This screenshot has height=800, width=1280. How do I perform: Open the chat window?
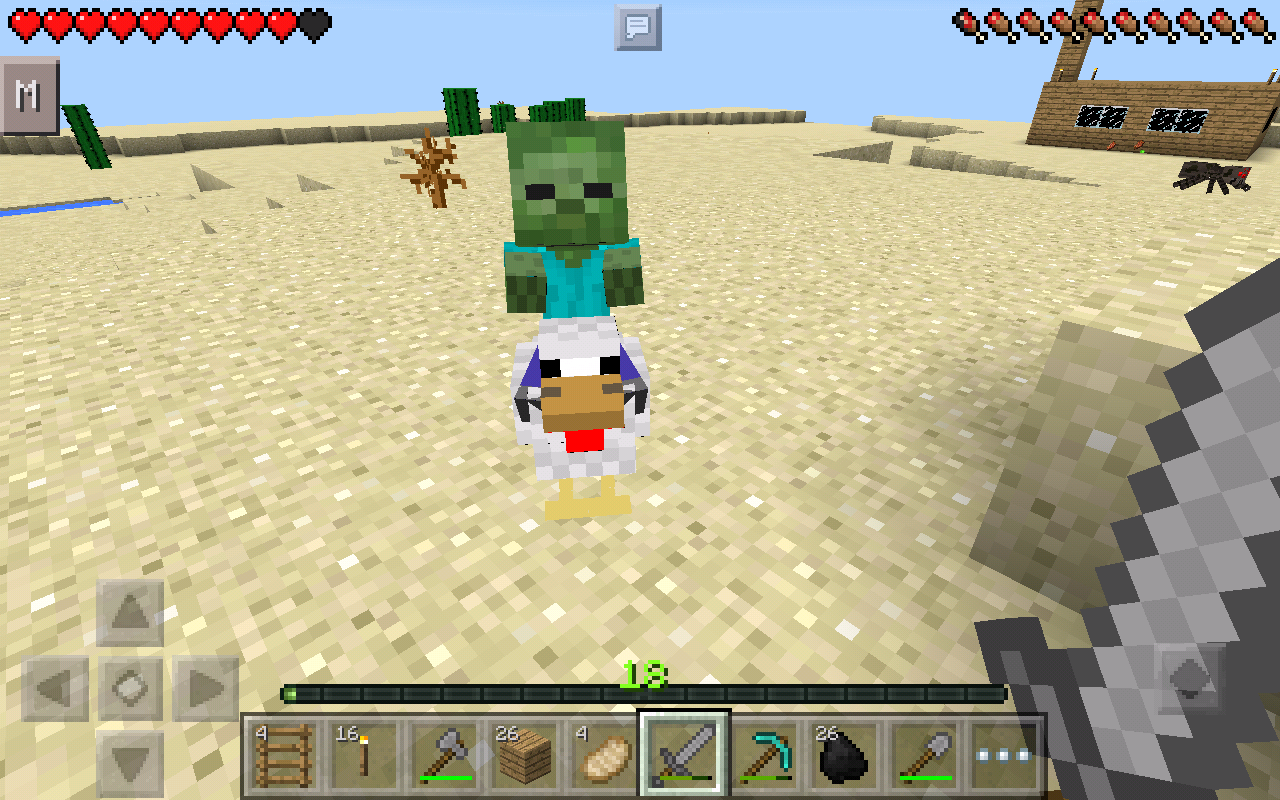(x=637, y=27)
